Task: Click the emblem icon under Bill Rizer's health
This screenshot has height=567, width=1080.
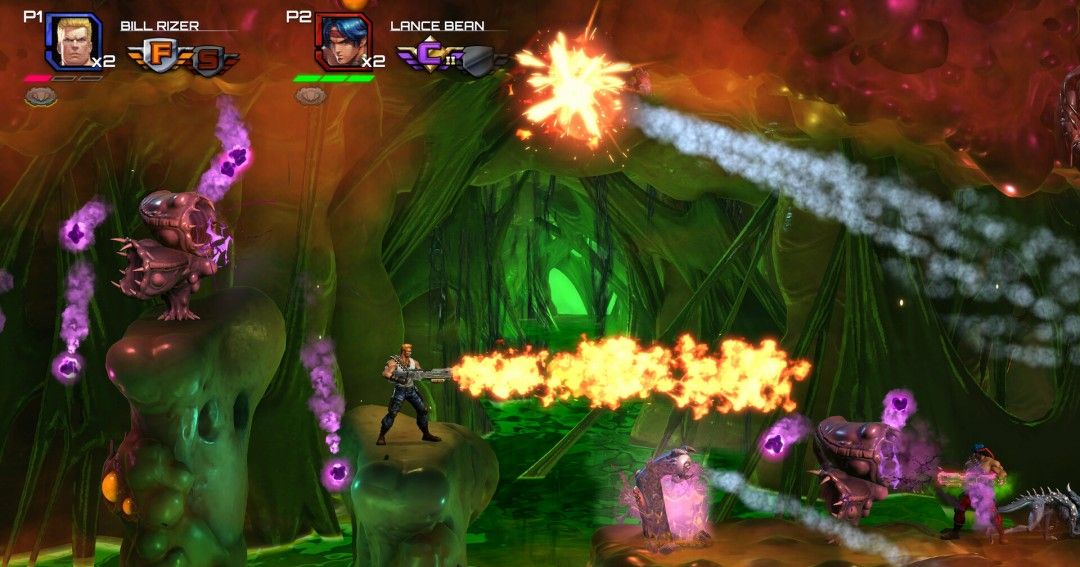Action: (x=41, y=96)
